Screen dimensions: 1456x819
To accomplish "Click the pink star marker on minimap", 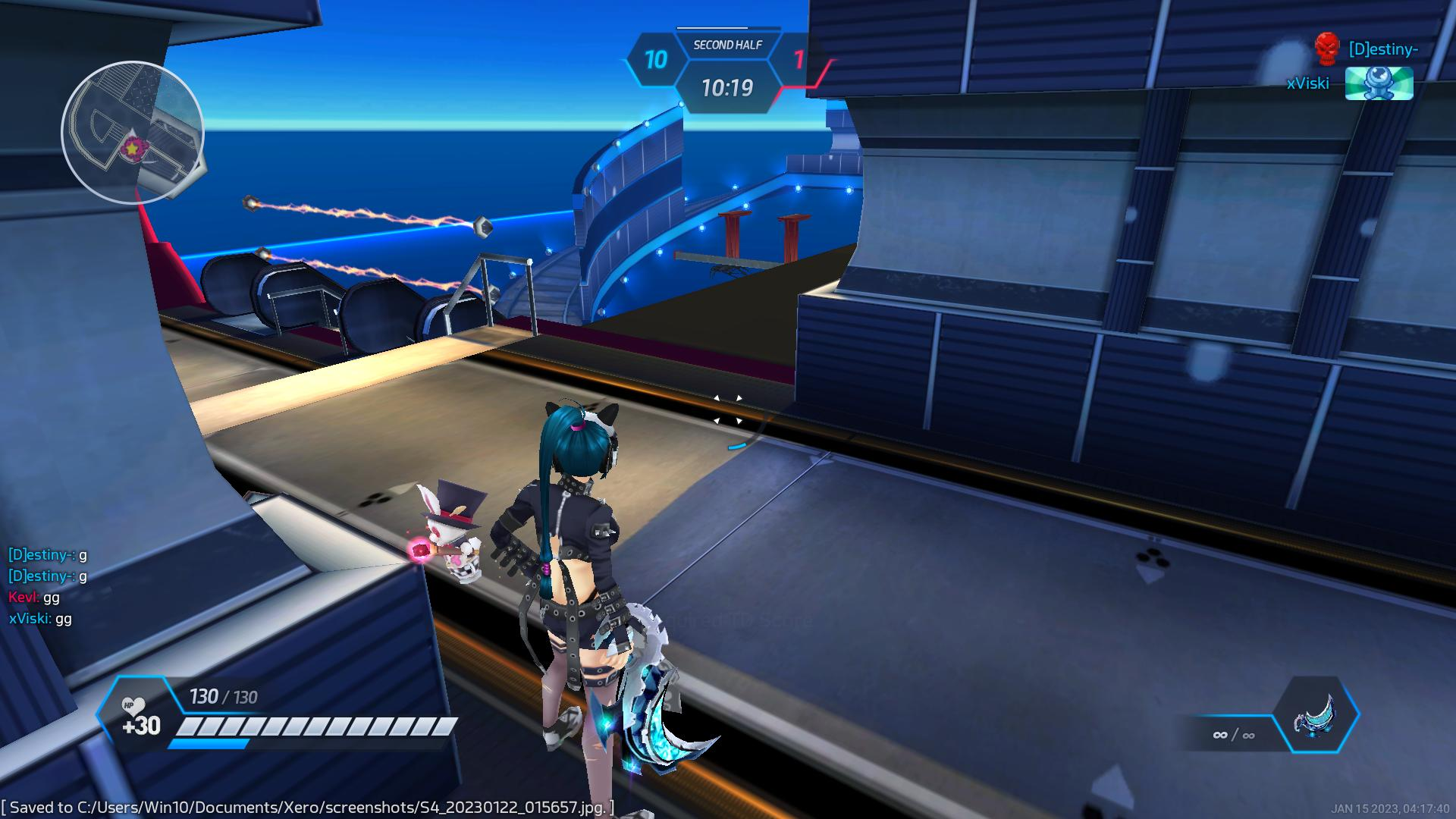I will pos(132,150).
